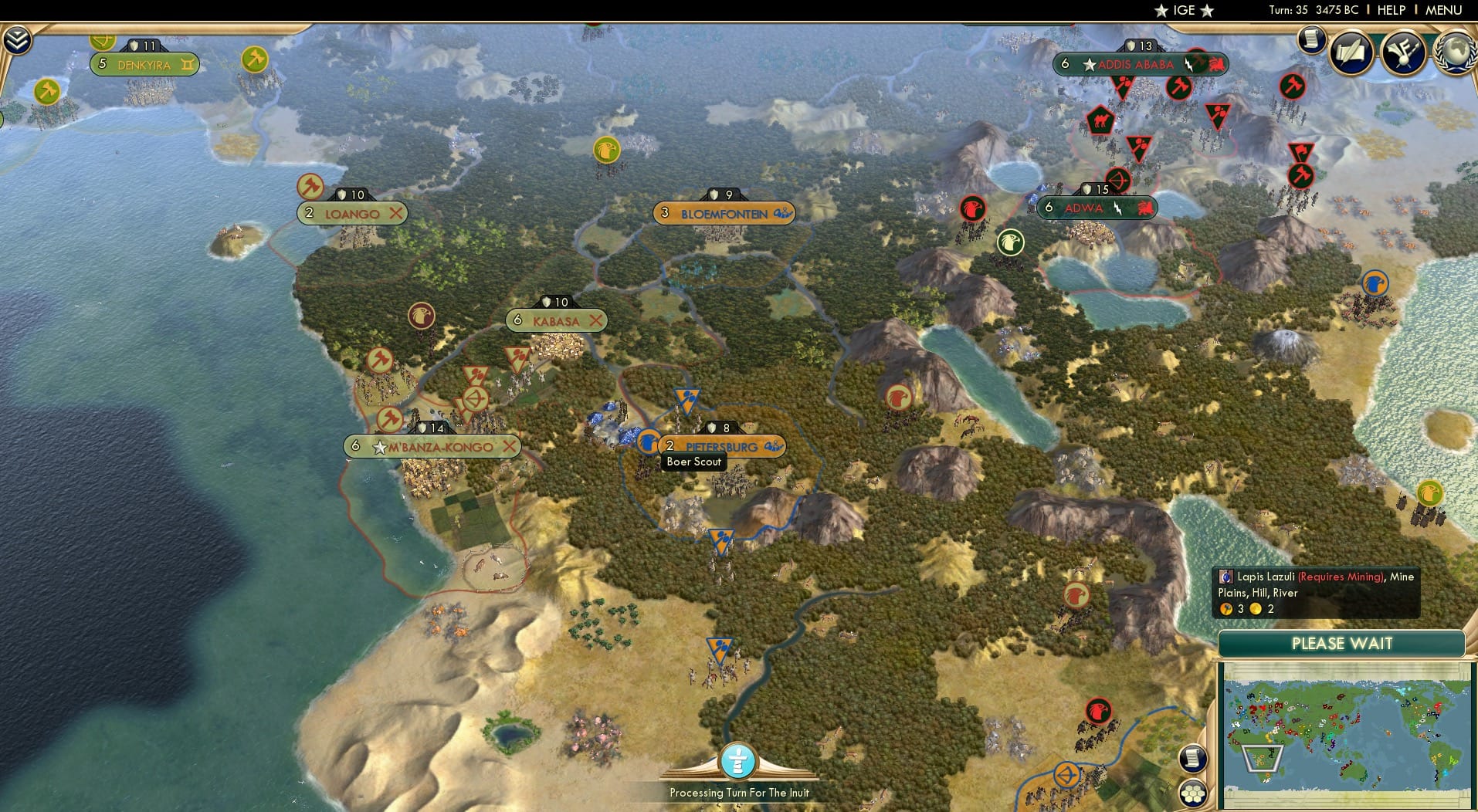
Task: Toggle the X marker beside M'Banza-Kongo
Action: tap(510, 446)
